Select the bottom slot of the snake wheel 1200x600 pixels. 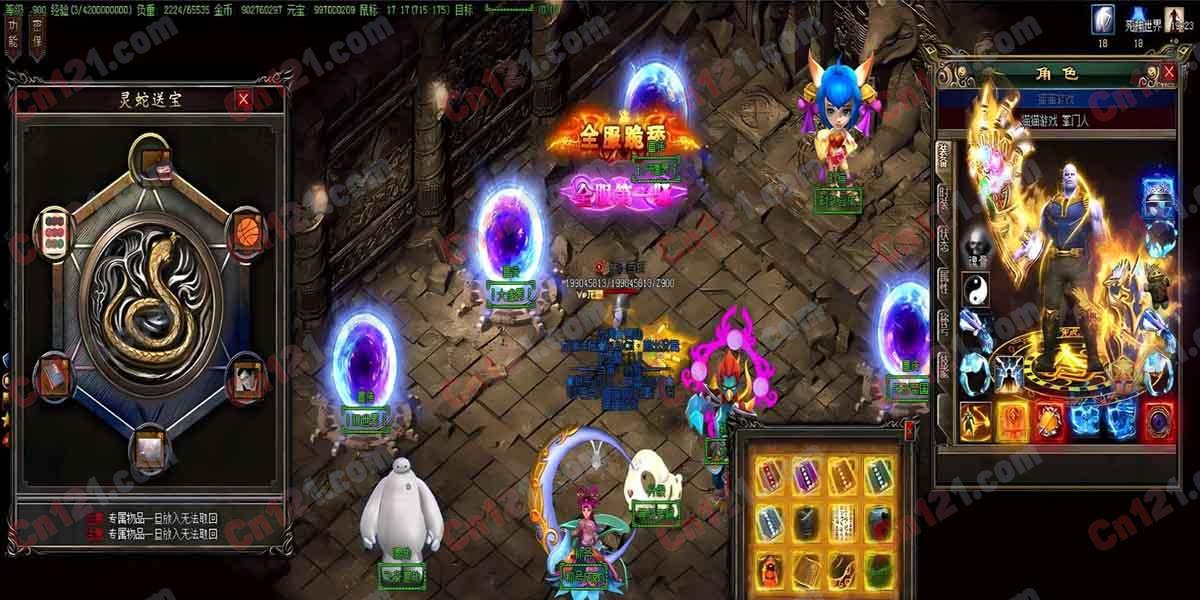tap(150, 447)
